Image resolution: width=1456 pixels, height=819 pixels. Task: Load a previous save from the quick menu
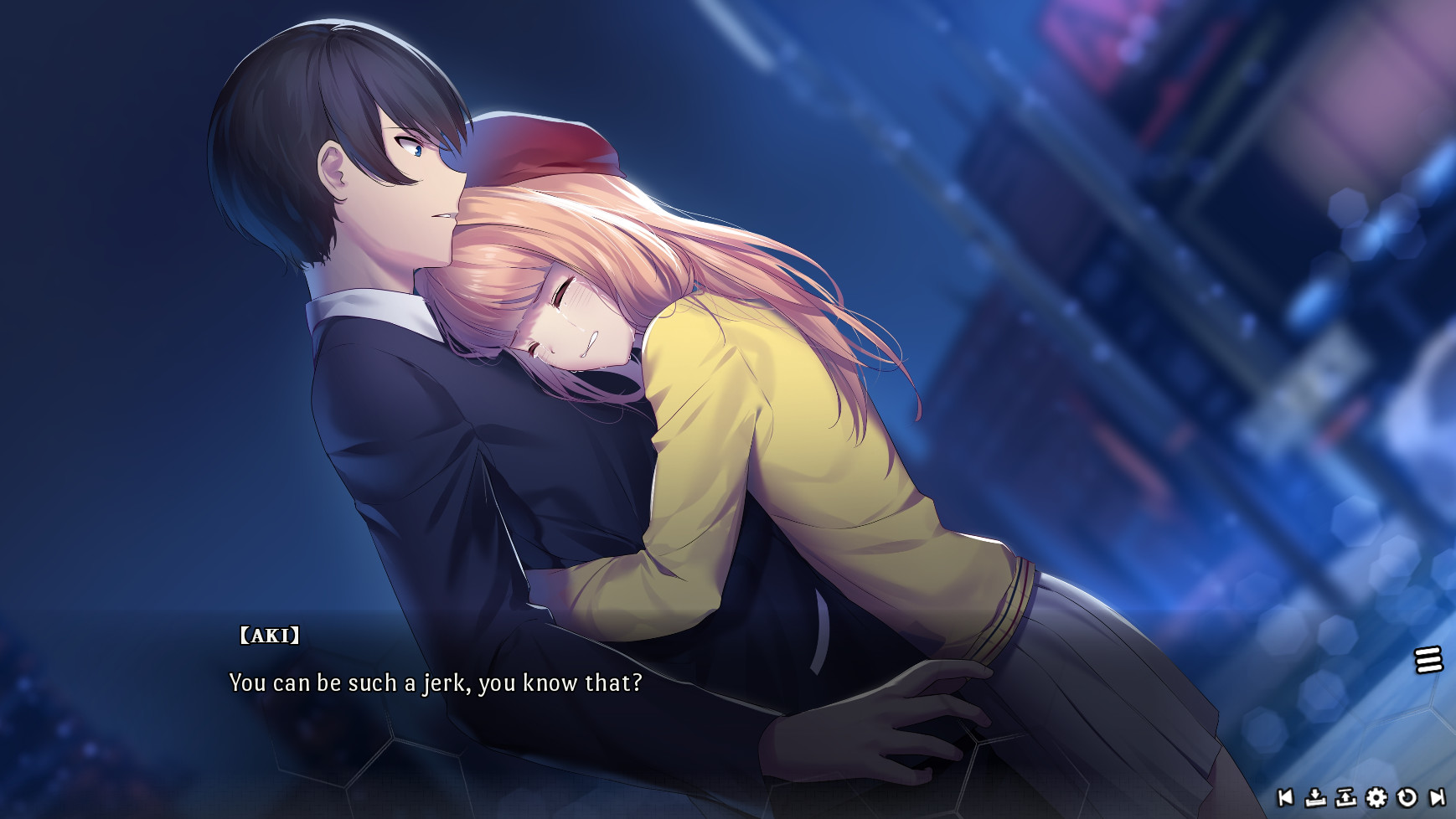tap(1345, 797)
